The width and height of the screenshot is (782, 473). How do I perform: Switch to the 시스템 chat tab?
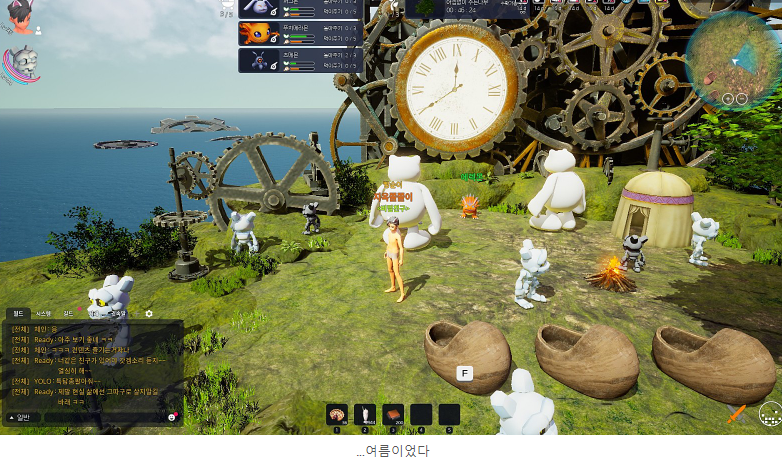coord(44,313)
